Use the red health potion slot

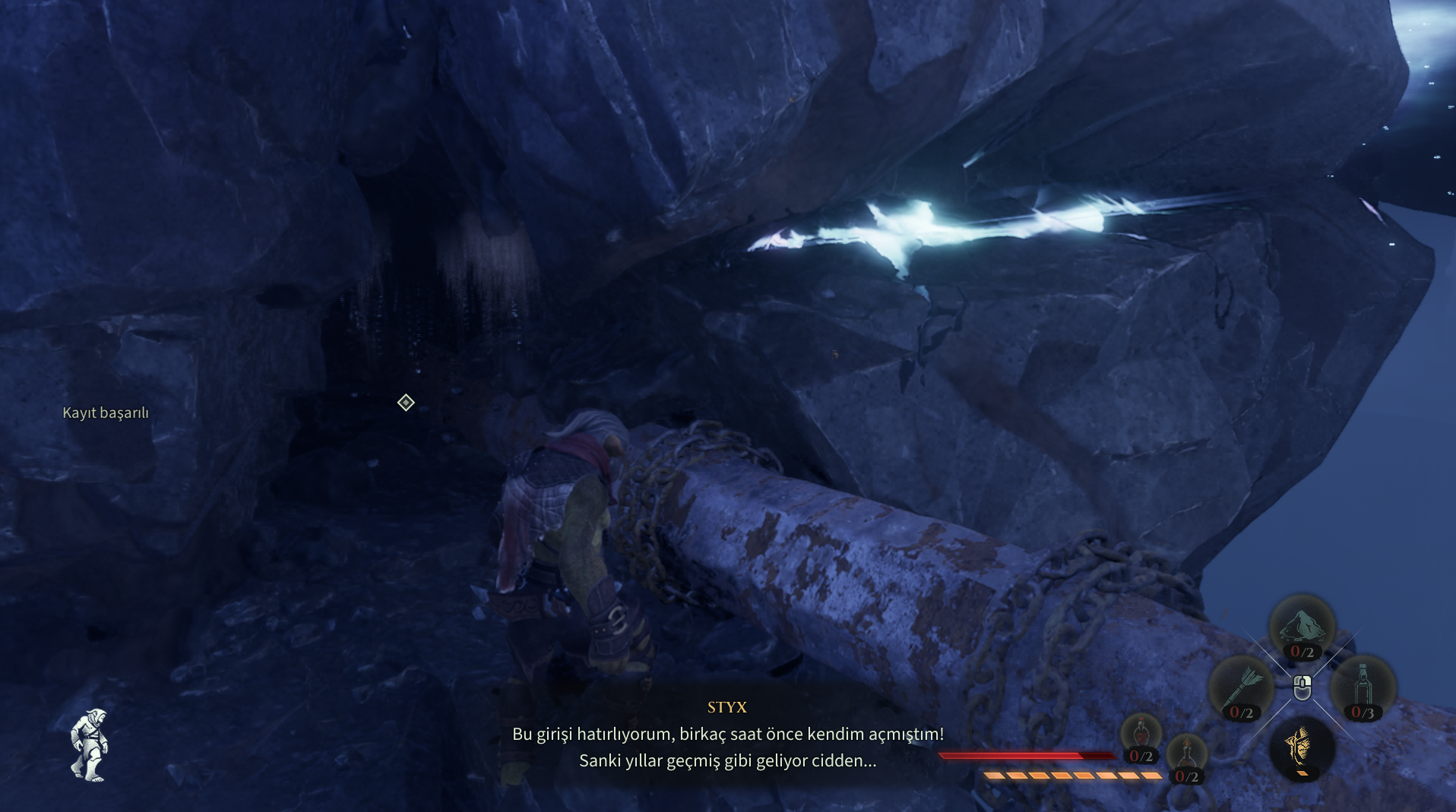click(x=1141, y=737)
